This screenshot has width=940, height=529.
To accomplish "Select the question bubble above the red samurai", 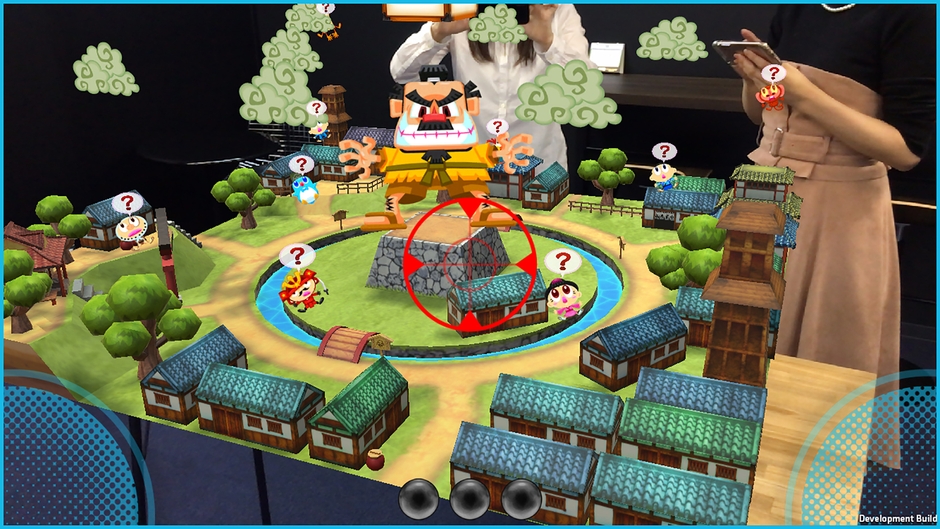I will [294, 255].
